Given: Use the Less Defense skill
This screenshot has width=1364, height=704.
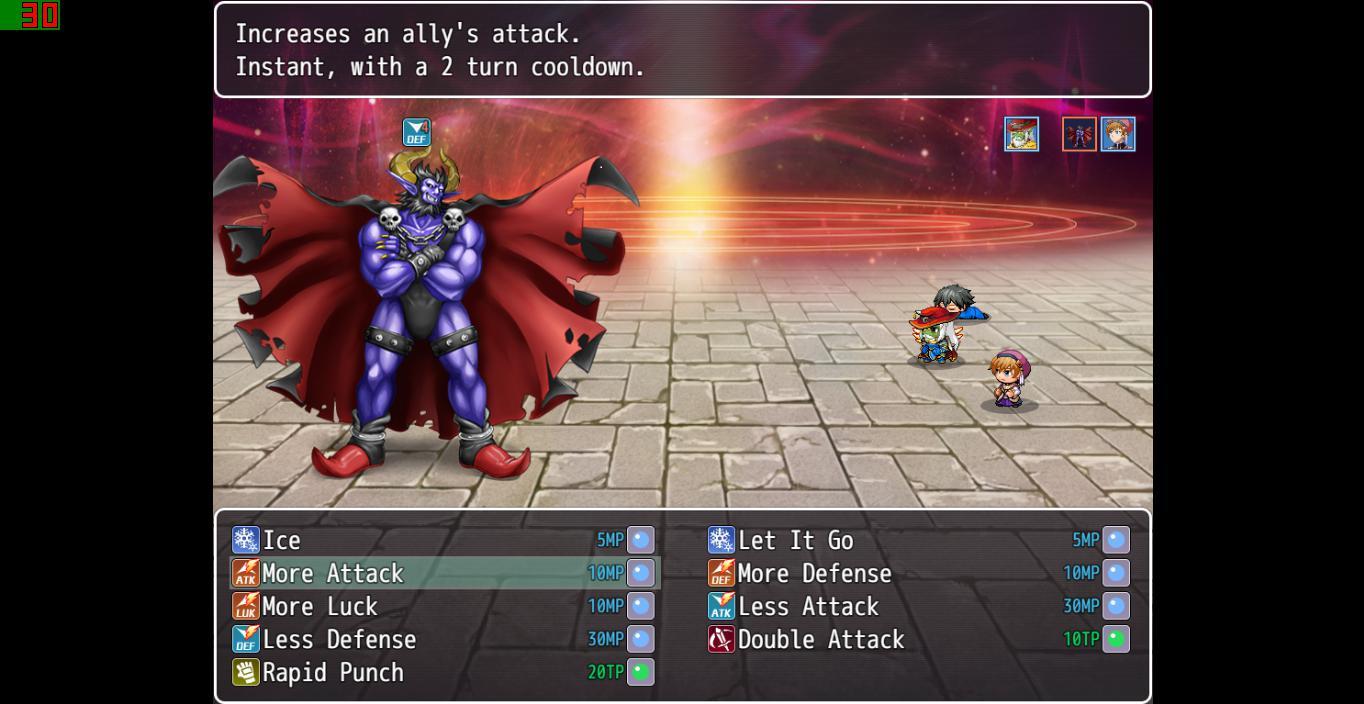Looking at the screenshot, I should [x=339, y=640].
